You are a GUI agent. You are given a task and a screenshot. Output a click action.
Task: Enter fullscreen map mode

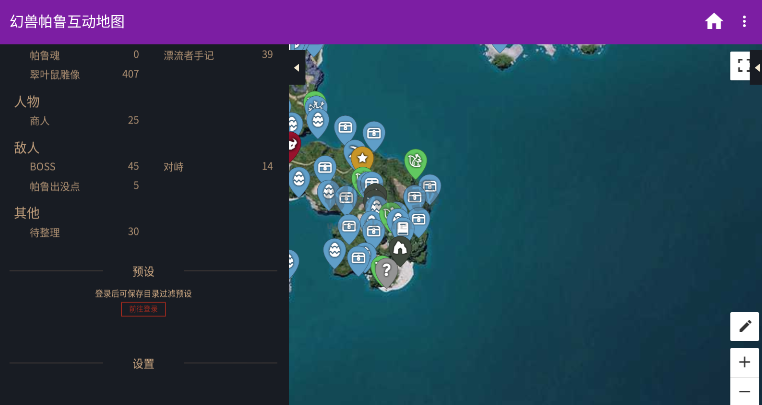click(x=740, y=66)
